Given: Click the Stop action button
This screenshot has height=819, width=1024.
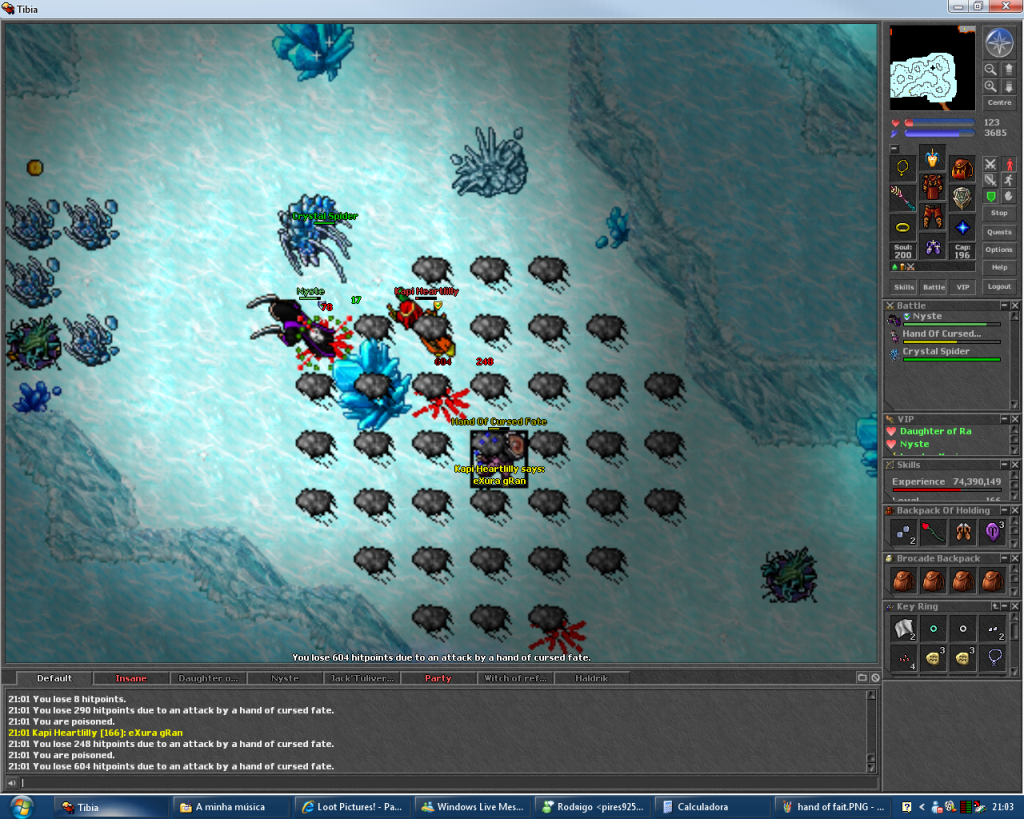Looking at the screenshot, I should [x=998, y=213].
